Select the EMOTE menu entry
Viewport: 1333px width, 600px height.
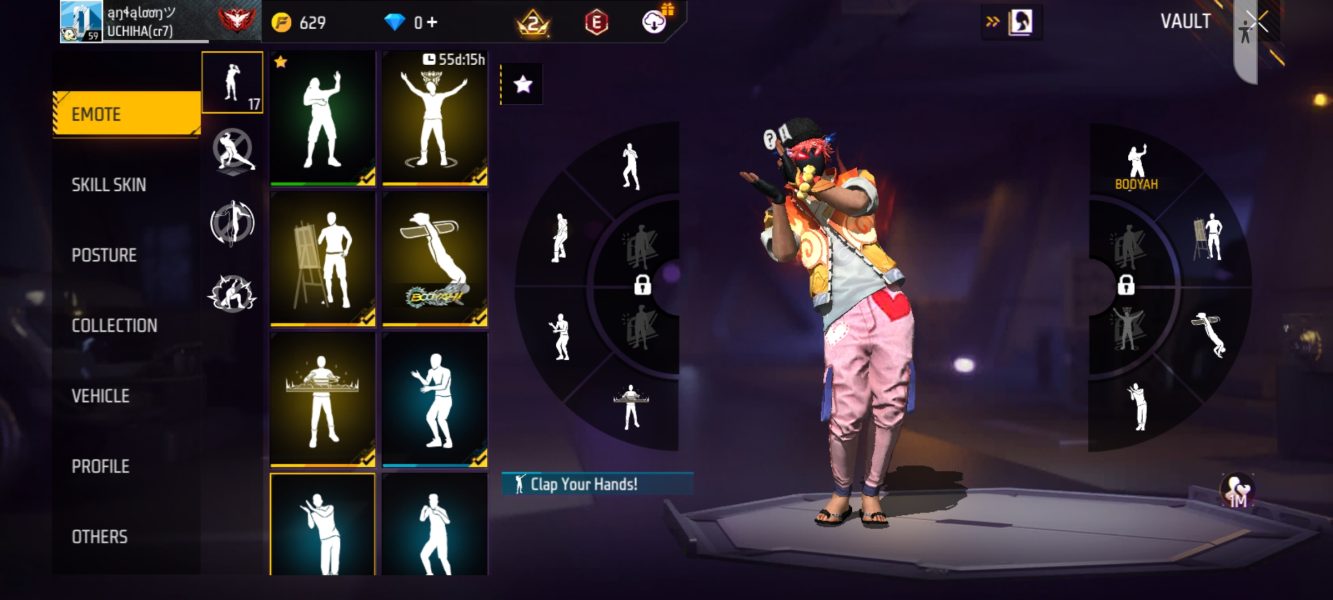[x=126, y=114]
